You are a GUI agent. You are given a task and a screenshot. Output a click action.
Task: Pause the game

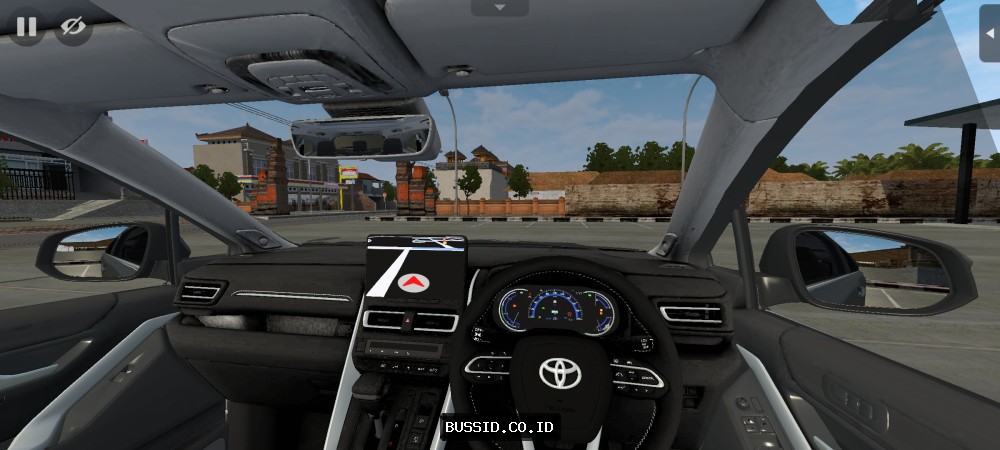[x=27, y=27]
